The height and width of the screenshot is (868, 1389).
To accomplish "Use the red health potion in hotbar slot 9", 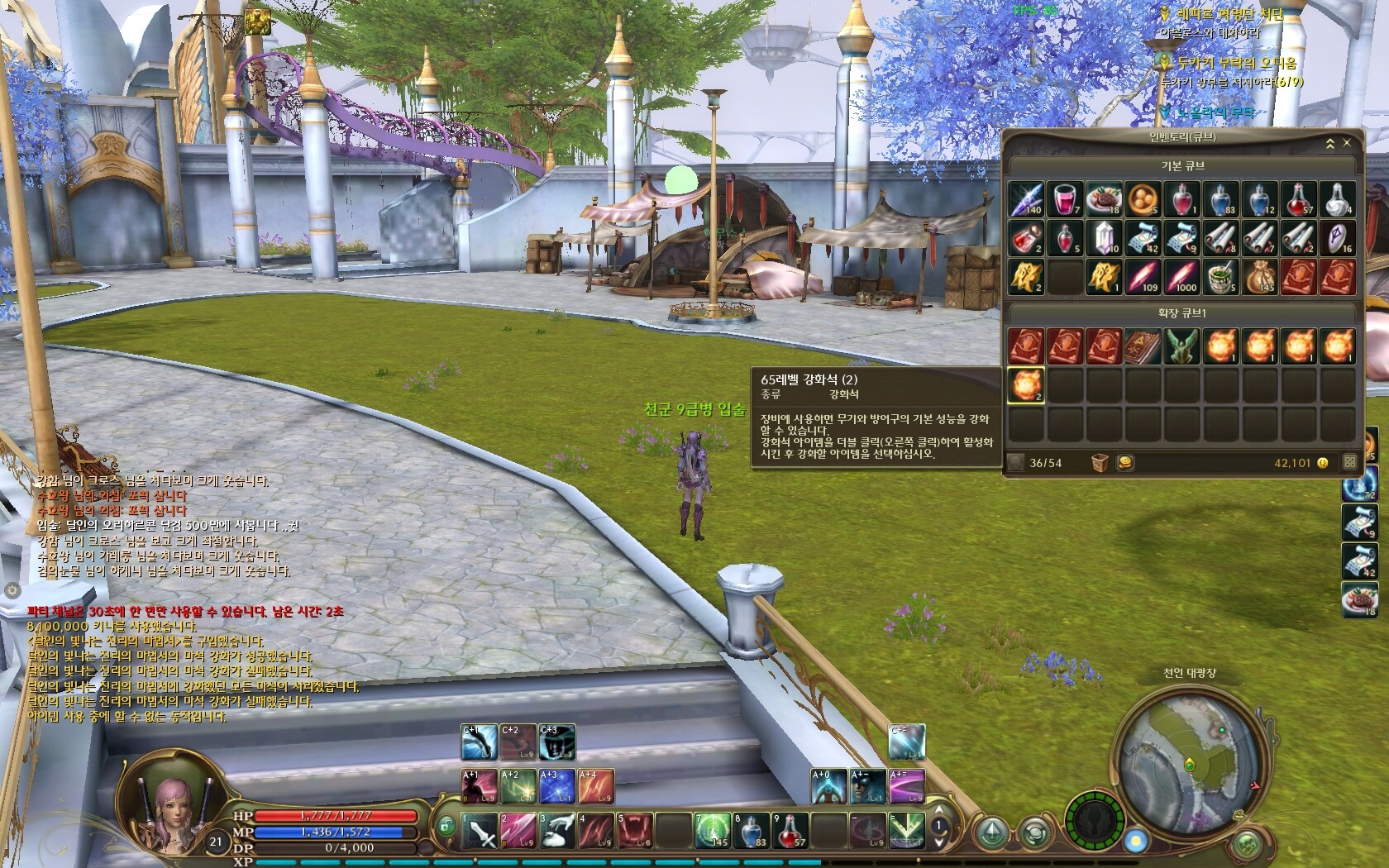I will point(790,831).
